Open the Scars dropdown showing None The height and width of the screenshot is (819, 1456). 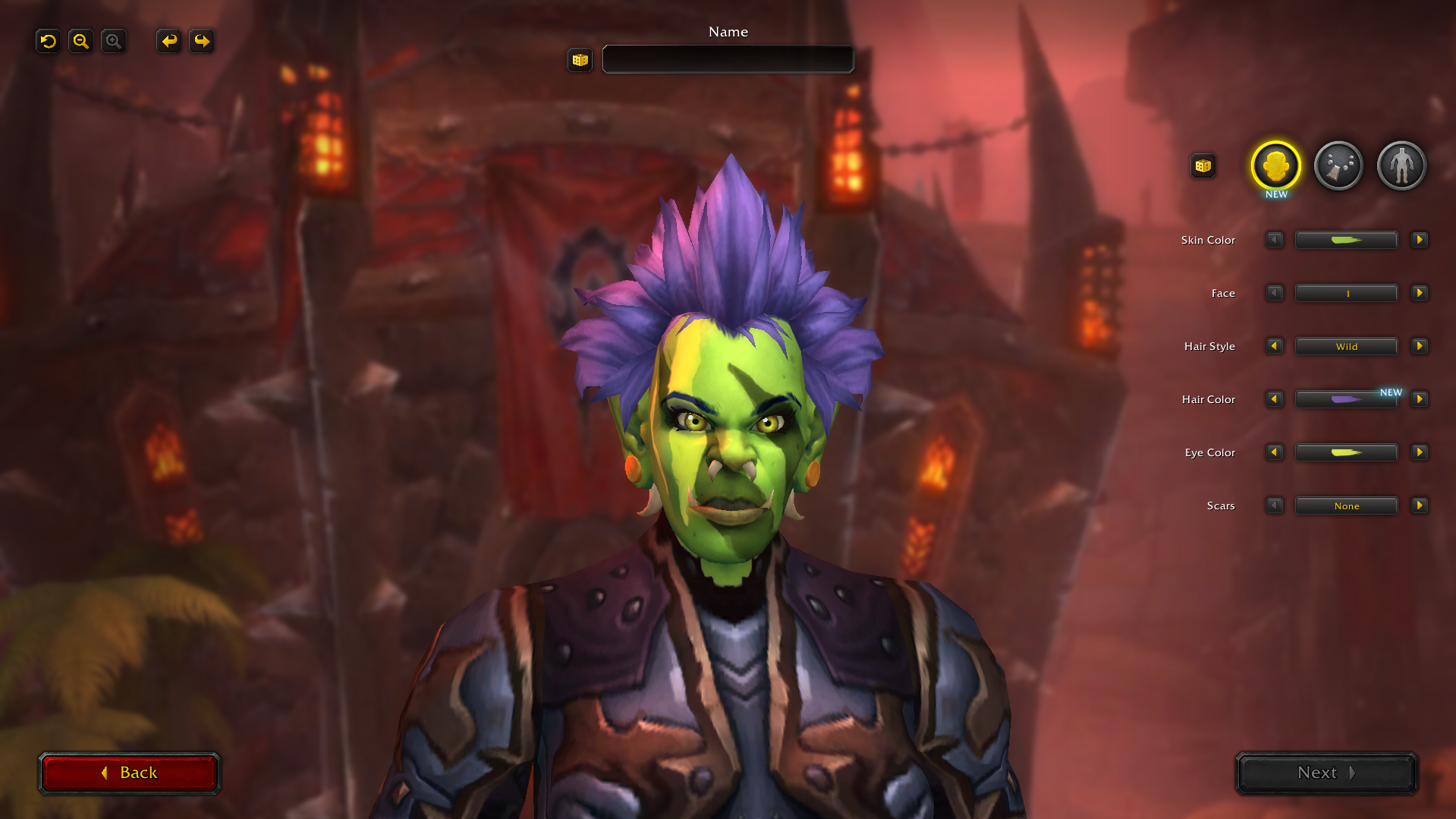coord(1346,506)
